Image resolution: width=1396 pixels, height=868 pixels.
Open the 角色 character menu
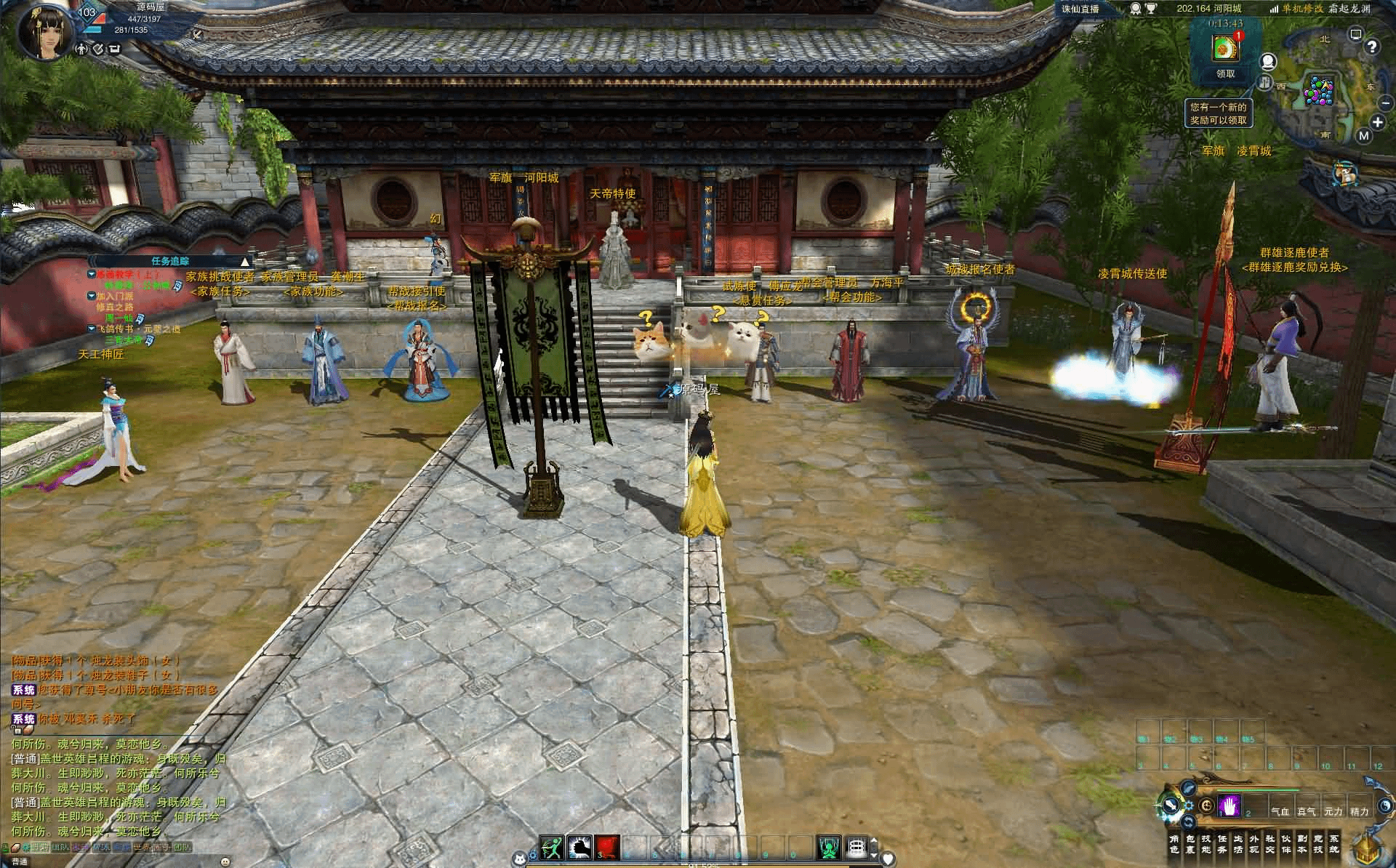1174,843
